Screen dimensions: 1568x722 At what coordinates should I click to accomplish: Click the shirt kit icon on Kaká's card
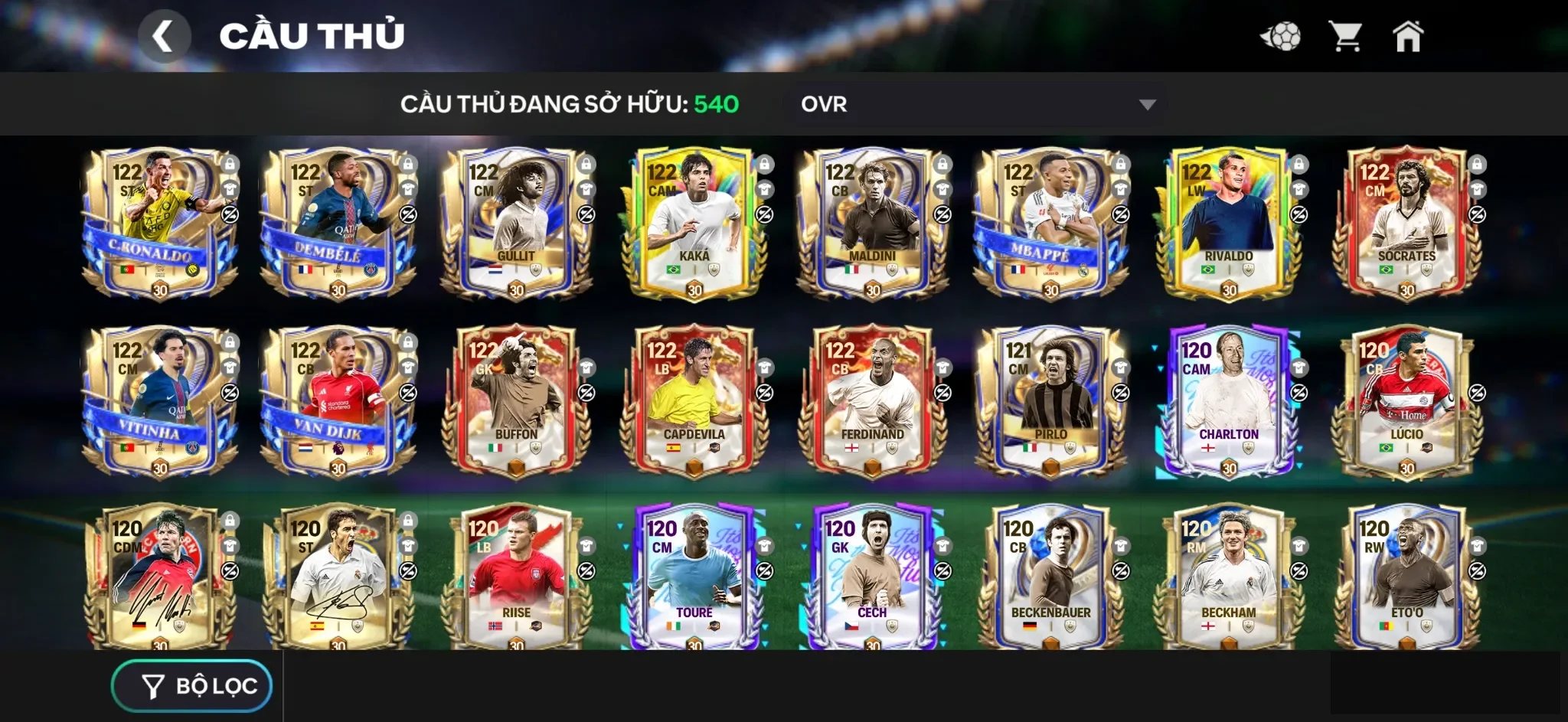click(x=765, y=191)
